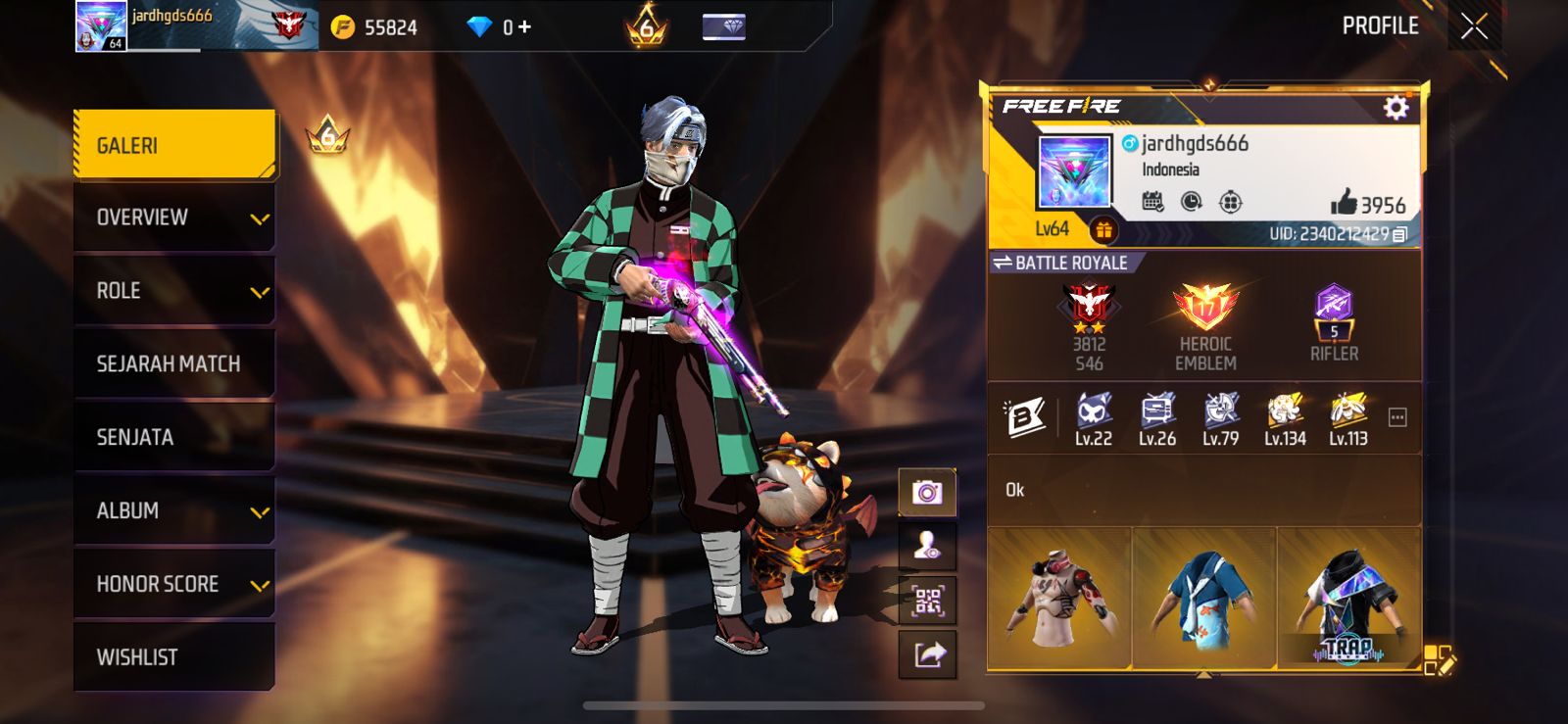This screenshot has height=724, width=1568.
Task: Show more pets with the ellipsis button
Action: (x=1397, y=418)
